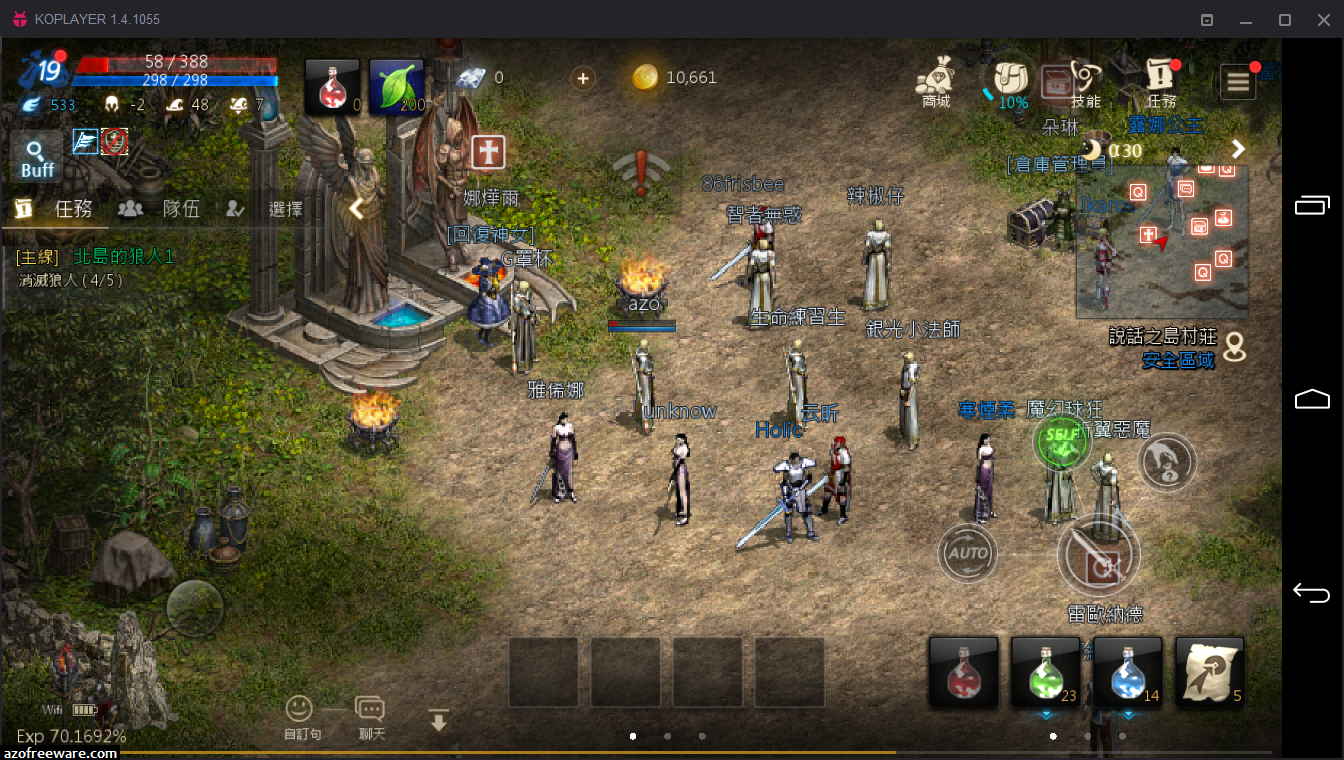The width and height of the screenshot is (1344, 760).
Task: Open the 任務 quest icon with red notification dot
Action: pyautogui.click(x=1160, y=78)
